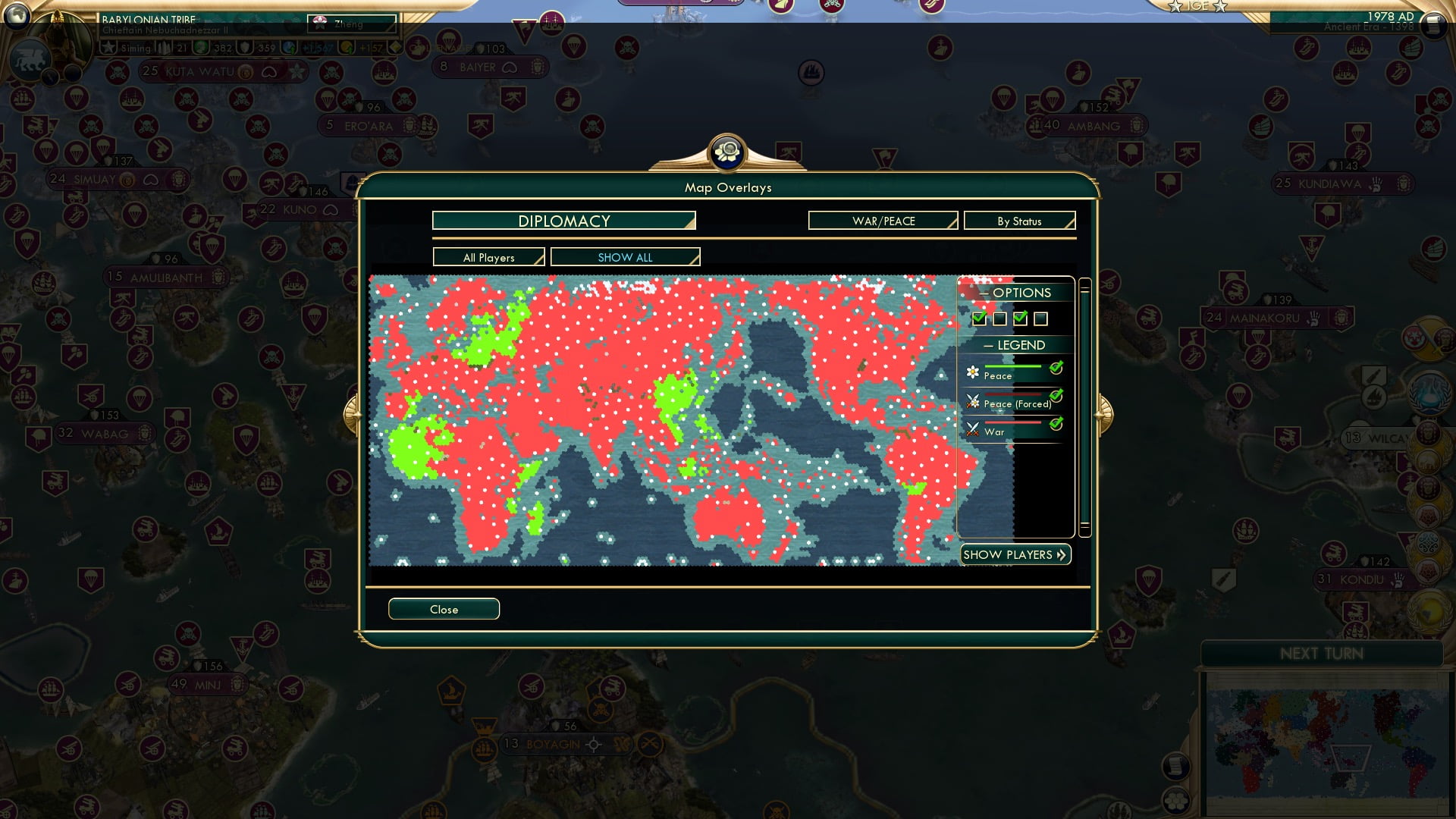Image resolution: width=1456 pixels, height=819 pixels.
Task: Click the globe icon in the top-left corner
Action: [17, 16]
